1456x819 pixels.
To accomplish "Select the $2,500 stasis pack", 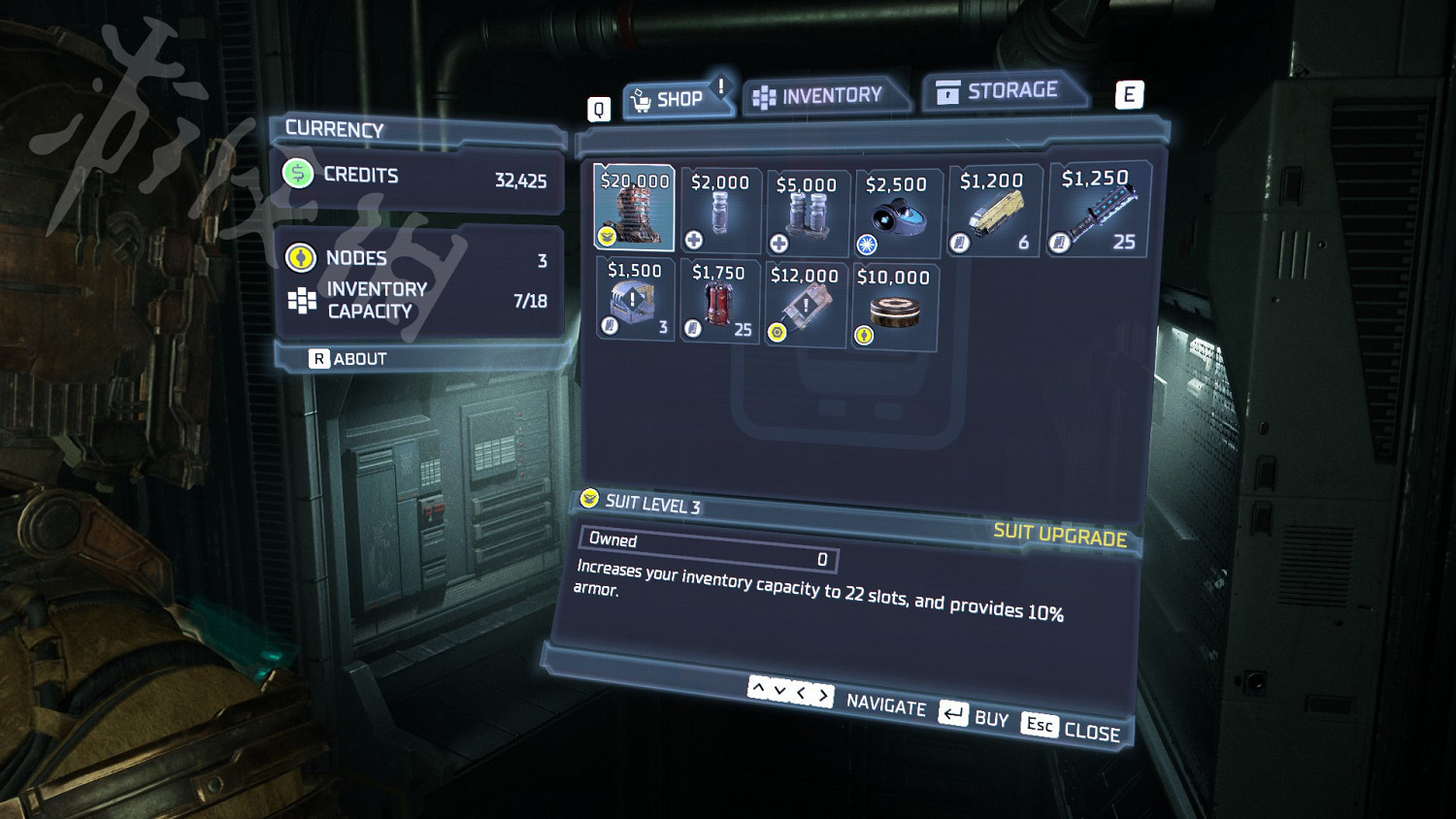I will point(897,213).
